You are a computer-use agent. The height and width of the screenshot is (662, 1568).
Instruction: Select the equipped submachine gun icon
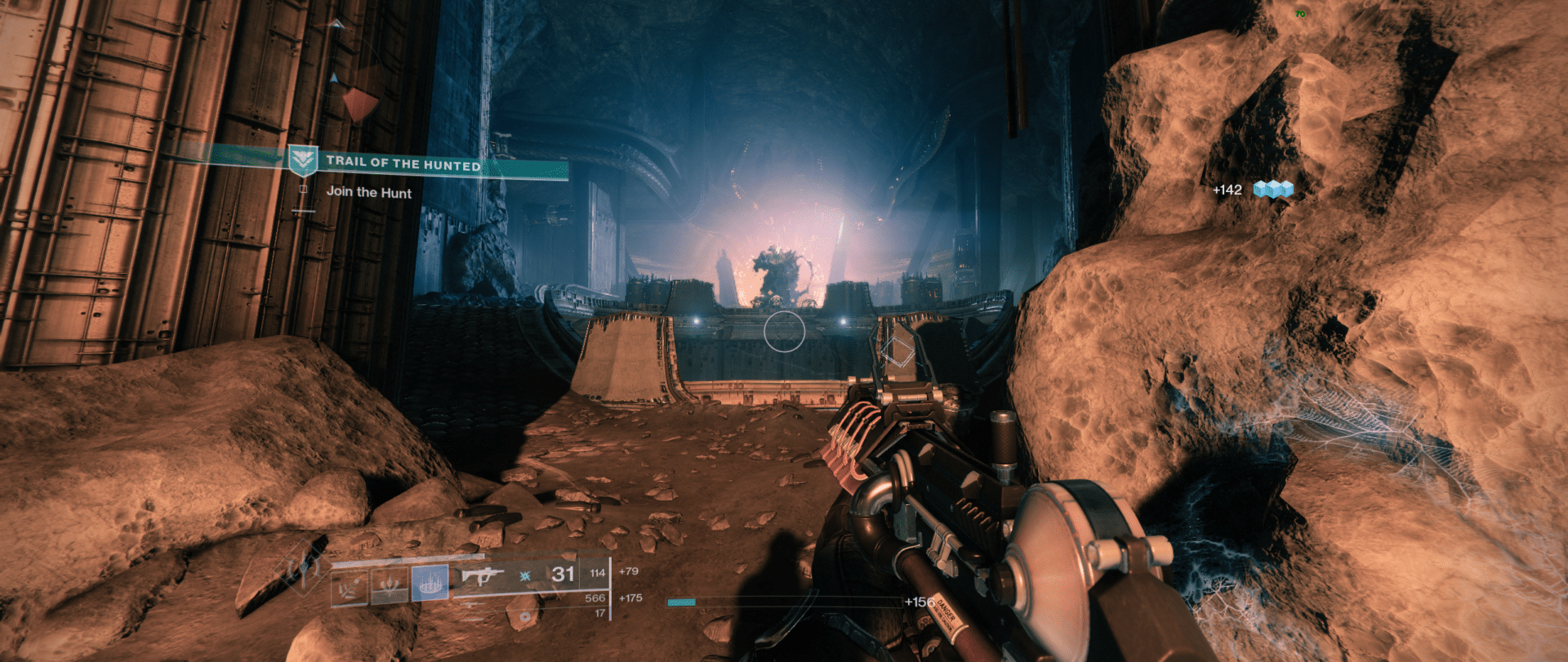tap(482, 575)
